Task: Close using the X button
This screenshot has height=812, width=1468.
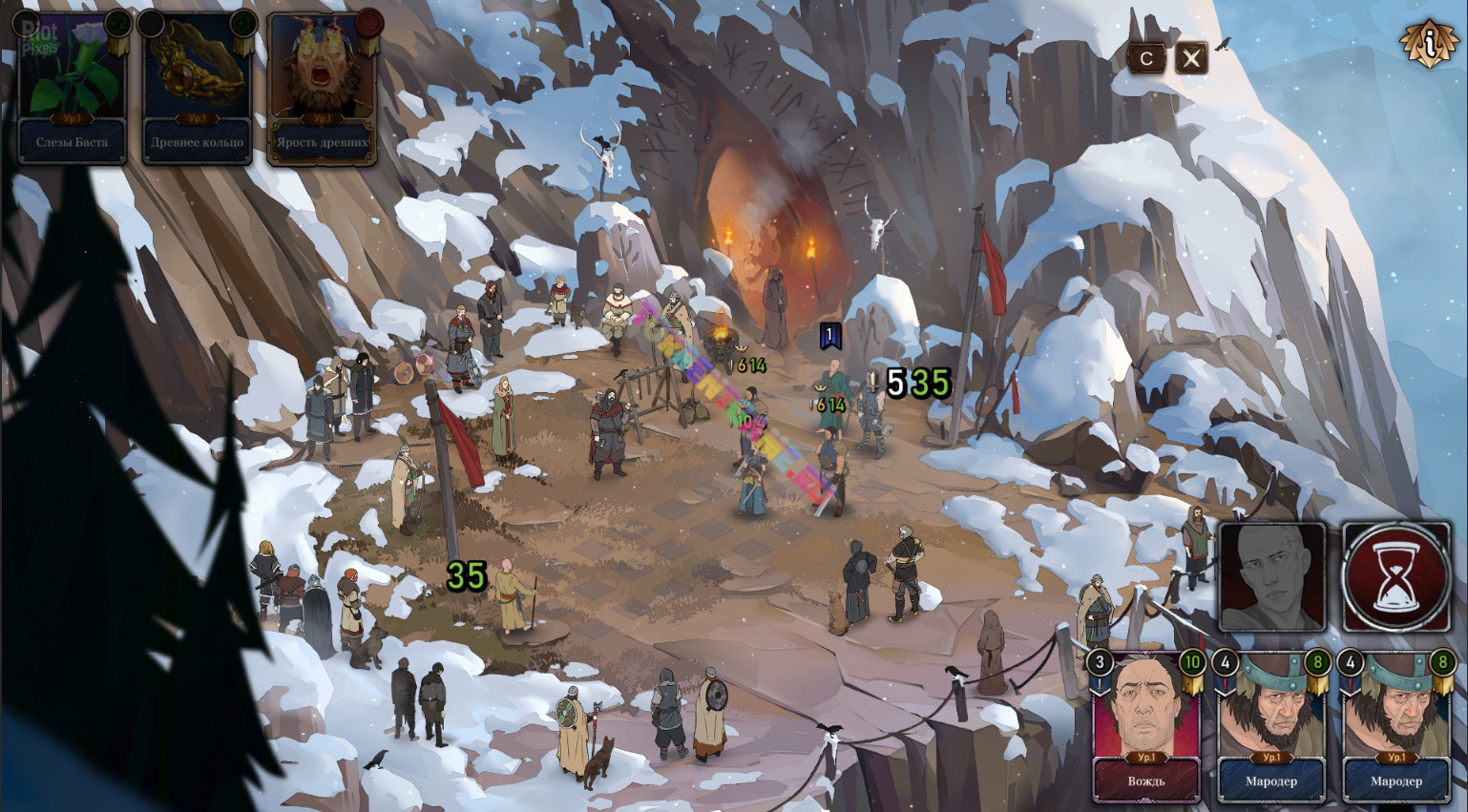Action: (x=1191, y=59)
